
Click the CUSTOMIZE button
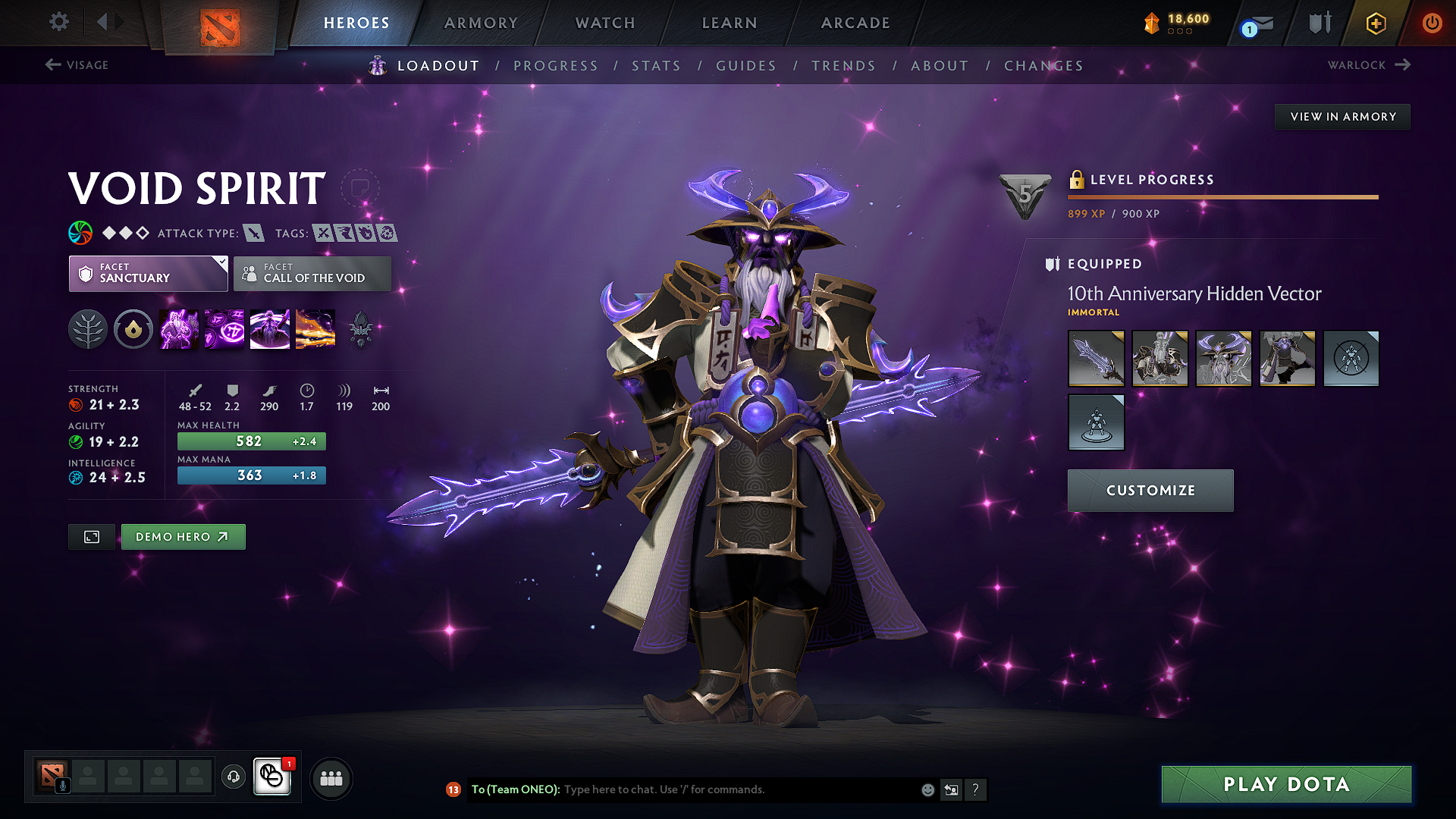pyautogui.click(x=1150, y=491)
